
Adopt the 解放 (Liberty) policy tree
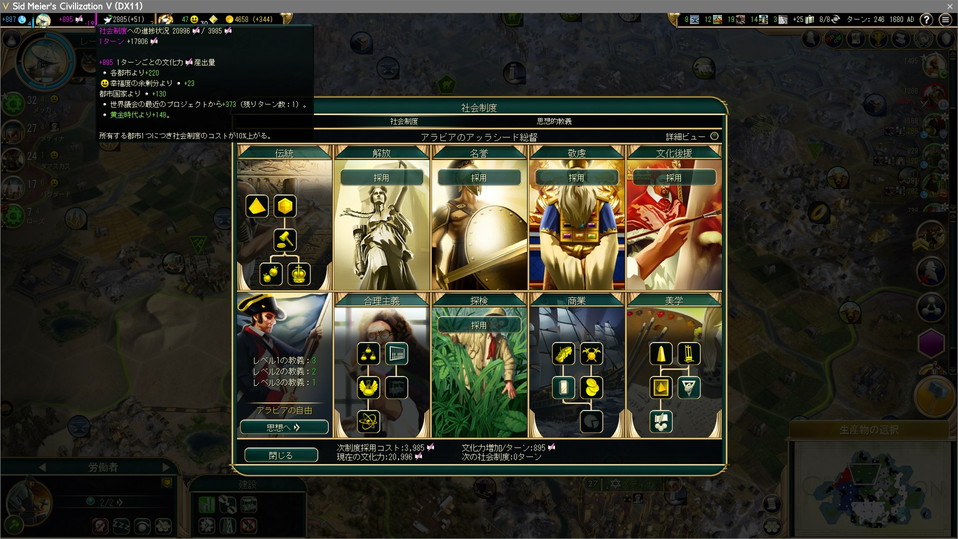coord(380,177)
